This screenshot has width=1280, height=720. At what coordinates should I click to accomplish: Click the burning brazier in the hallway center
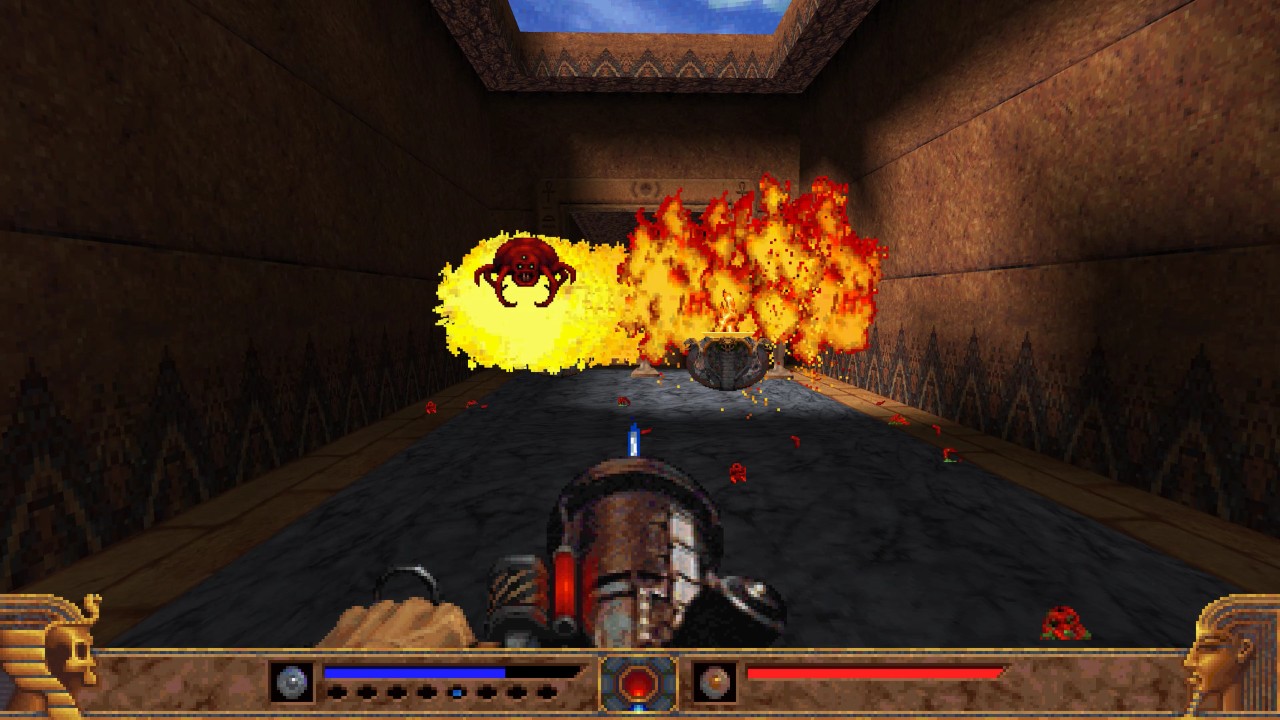tap(728, 360)
